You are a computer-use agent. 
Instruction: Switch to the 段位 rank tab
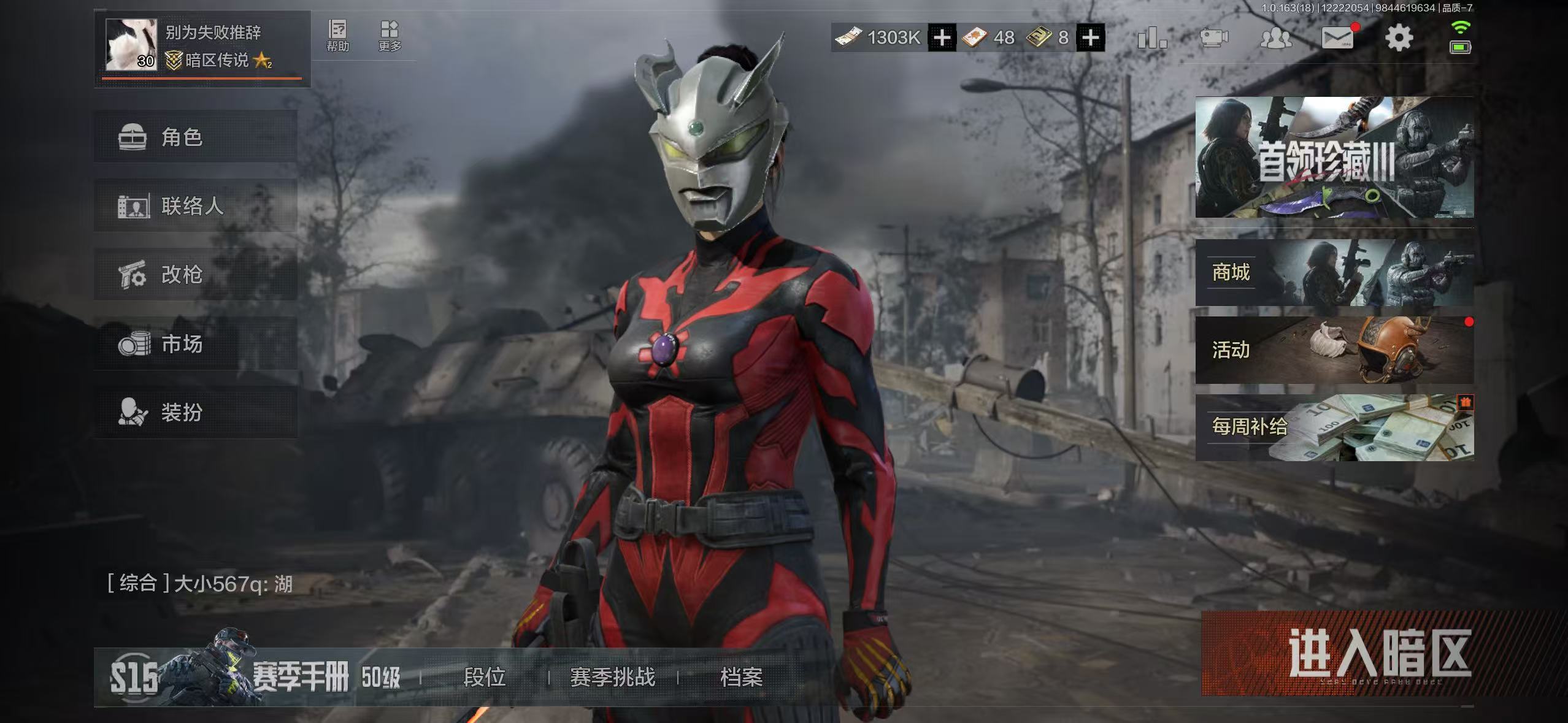[x=484, y=677]
